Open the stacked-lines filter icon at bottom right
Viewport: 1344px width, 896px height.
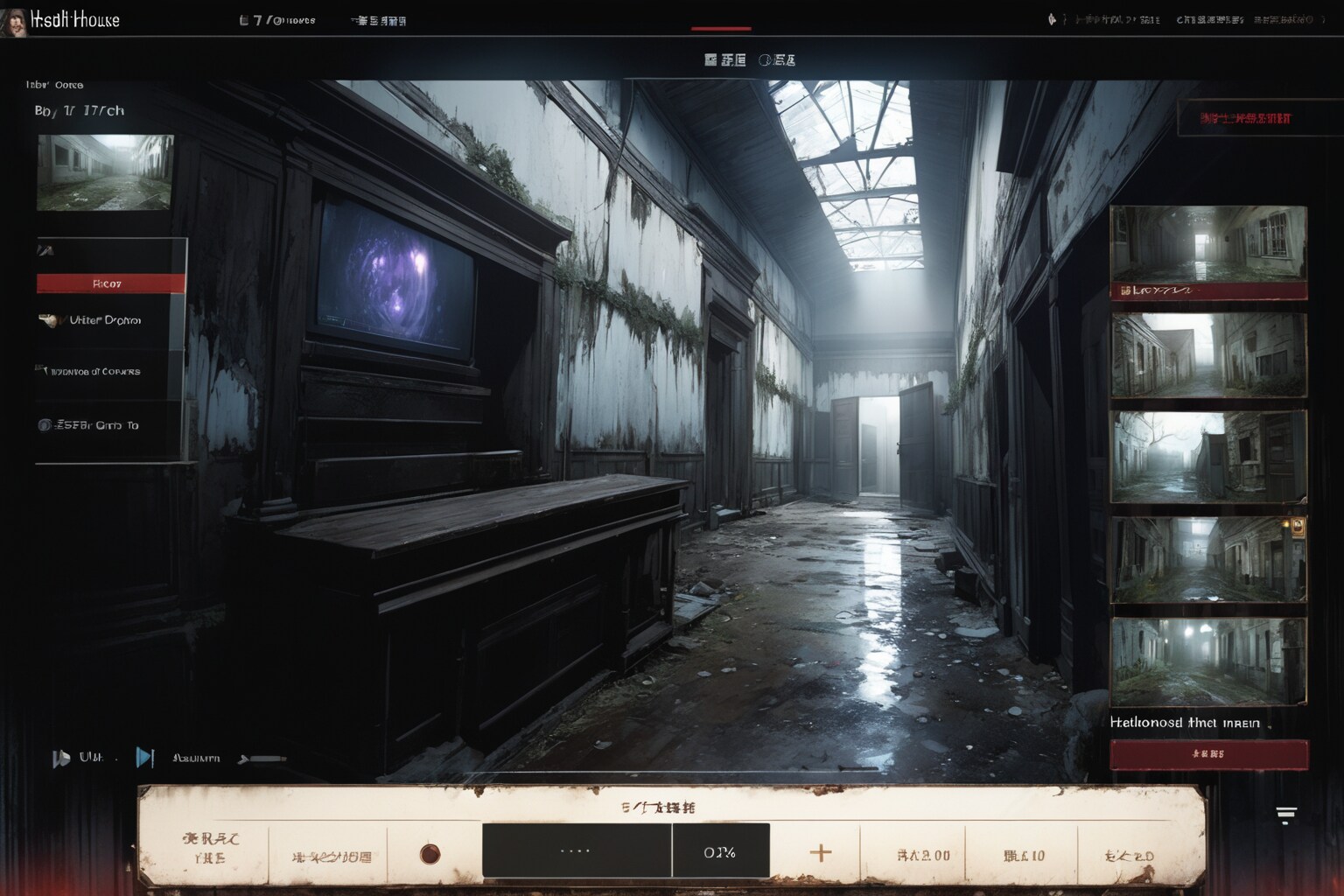[x=1285, y=815]
